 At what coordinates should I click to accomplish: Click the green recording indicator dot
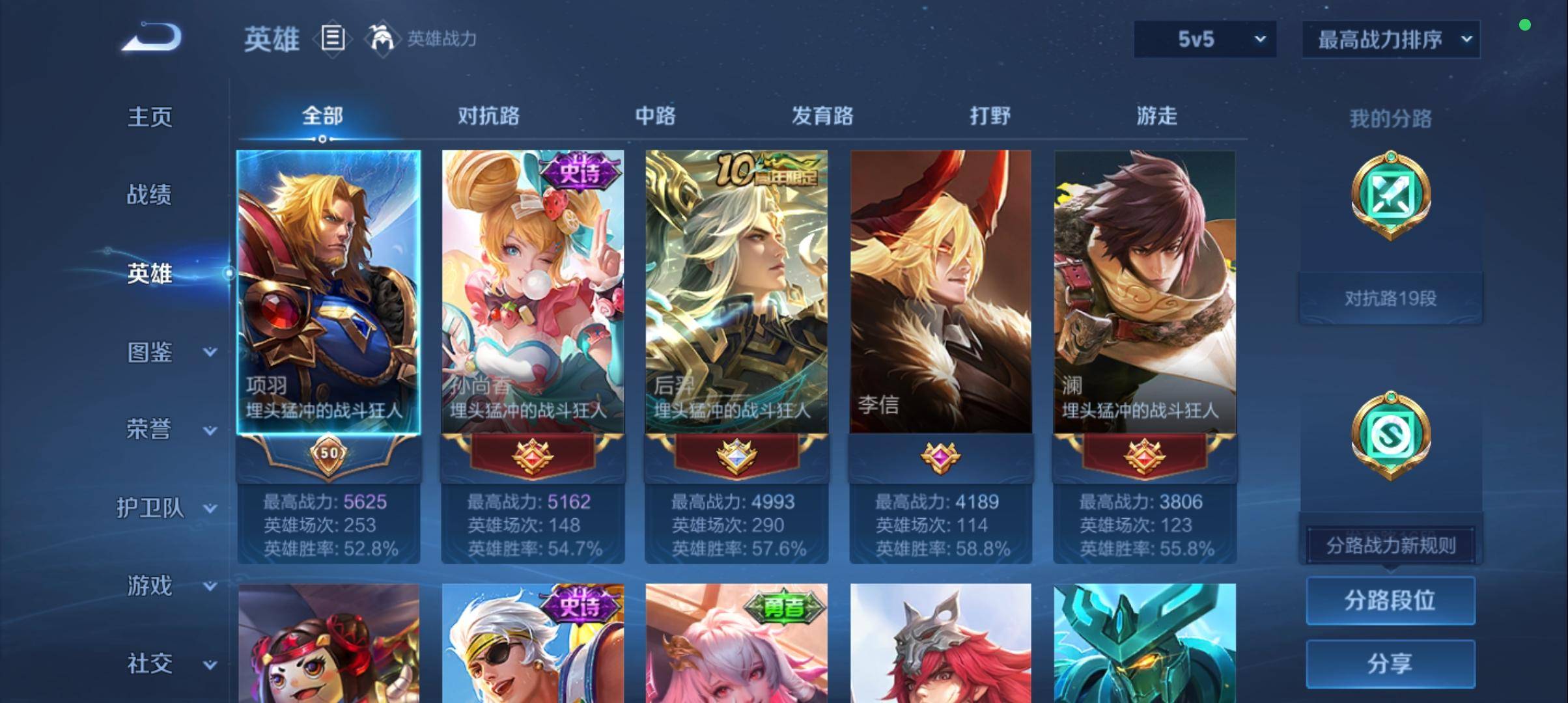(1525, 25)
